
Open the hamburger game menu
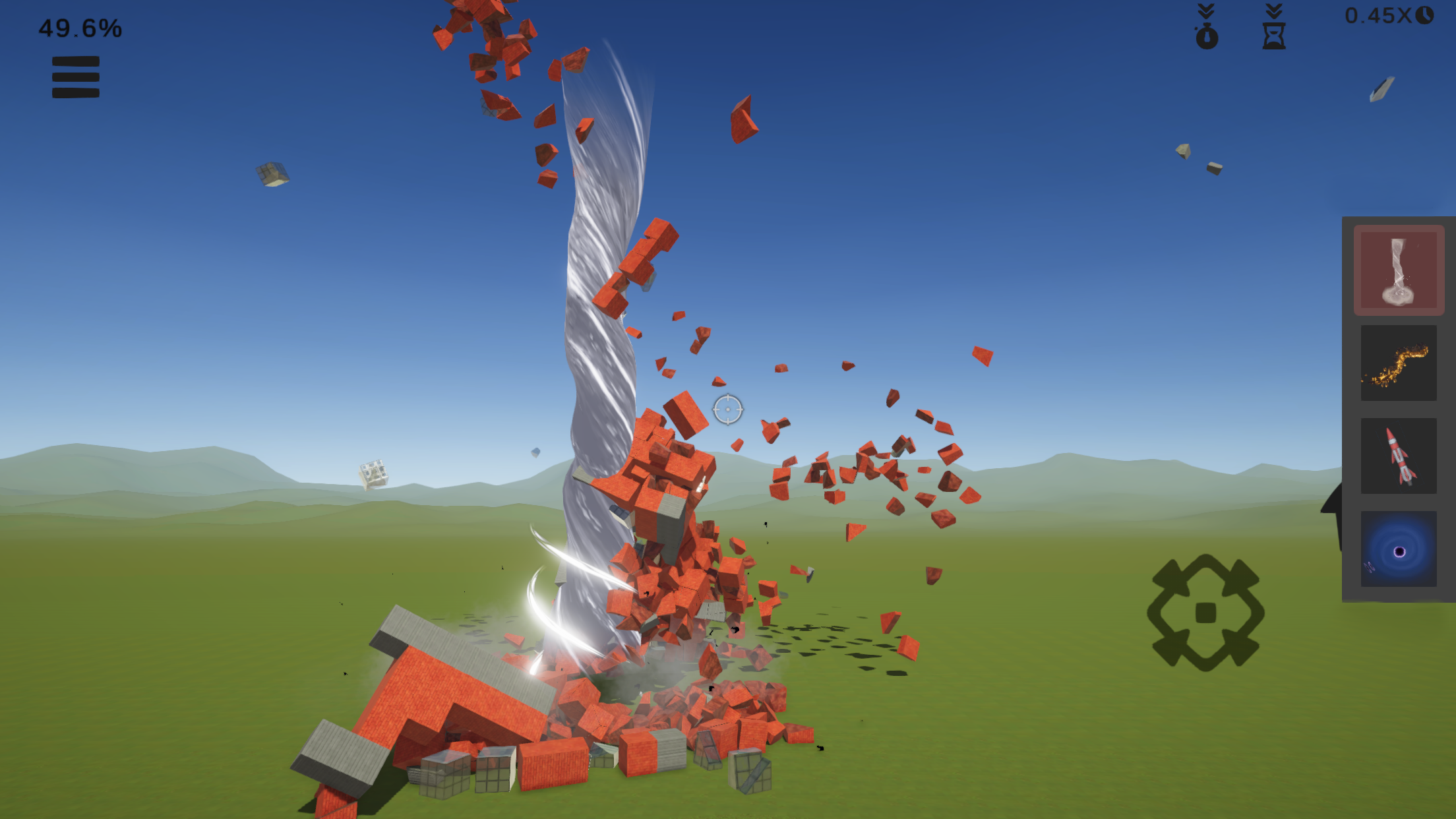(x=75, y=77)
